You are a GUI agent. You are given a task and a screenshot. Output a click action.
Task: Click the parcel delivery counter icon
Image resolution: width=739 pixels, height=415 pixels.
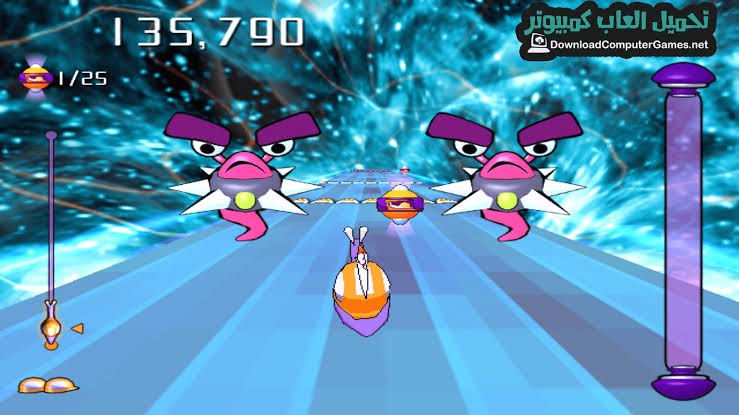coord(35,77)
